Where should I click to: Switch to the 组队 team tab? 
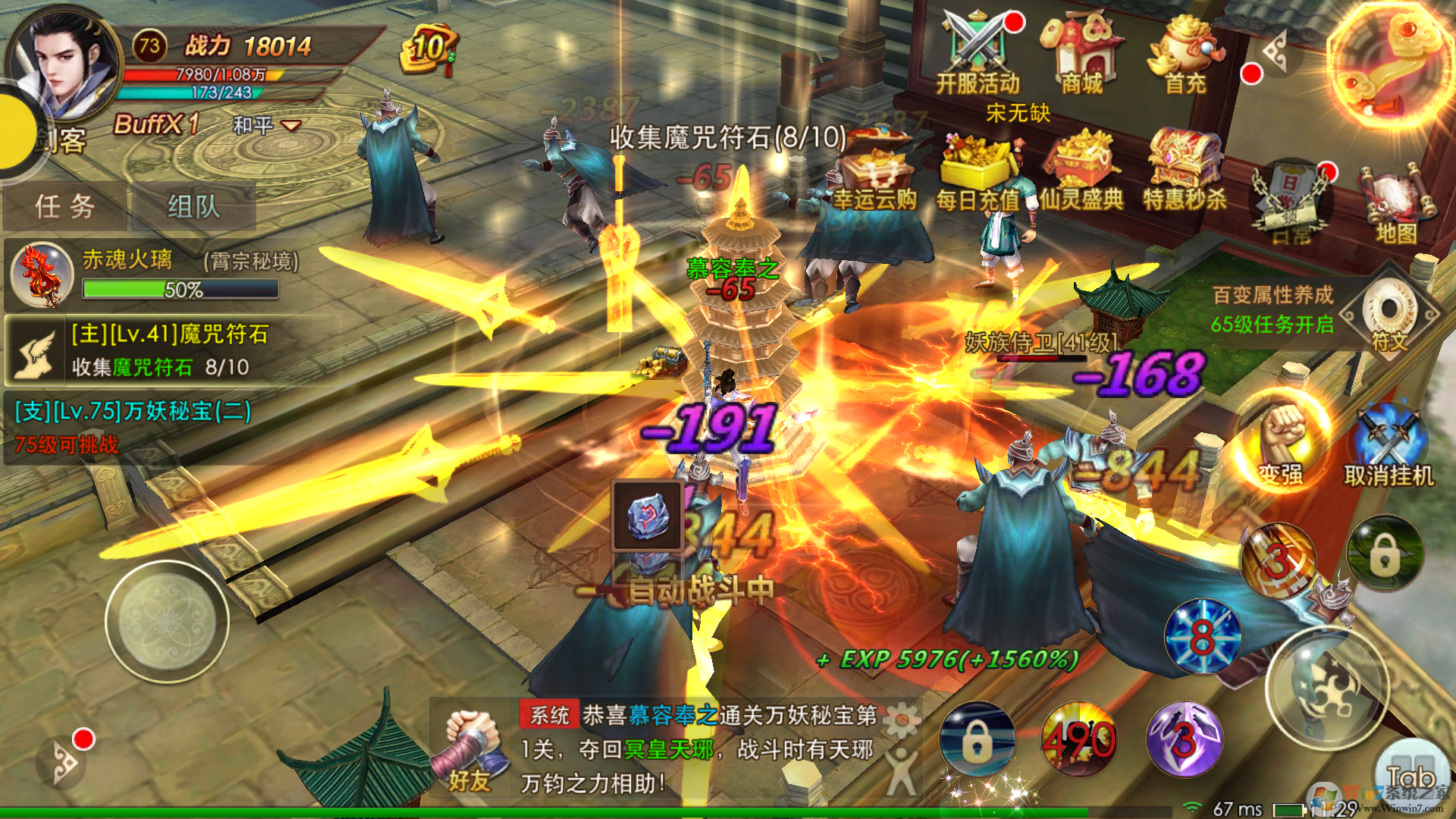coord(194,206)
